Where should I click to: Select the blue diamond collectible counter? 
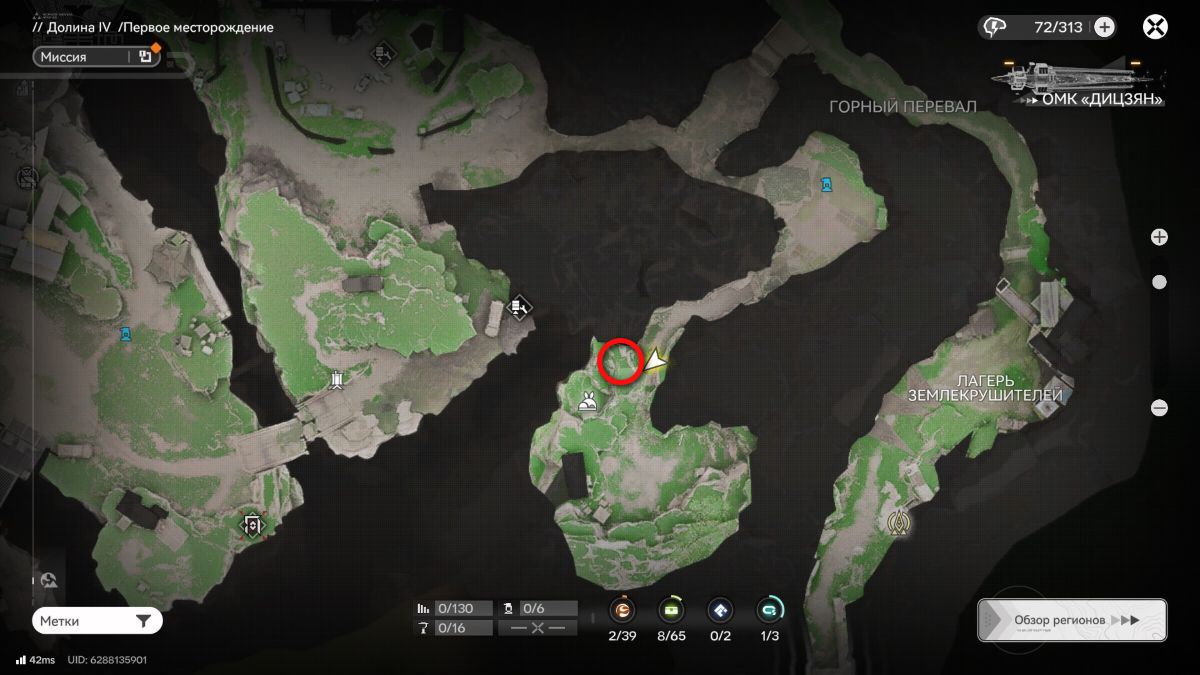click(720, 609)
